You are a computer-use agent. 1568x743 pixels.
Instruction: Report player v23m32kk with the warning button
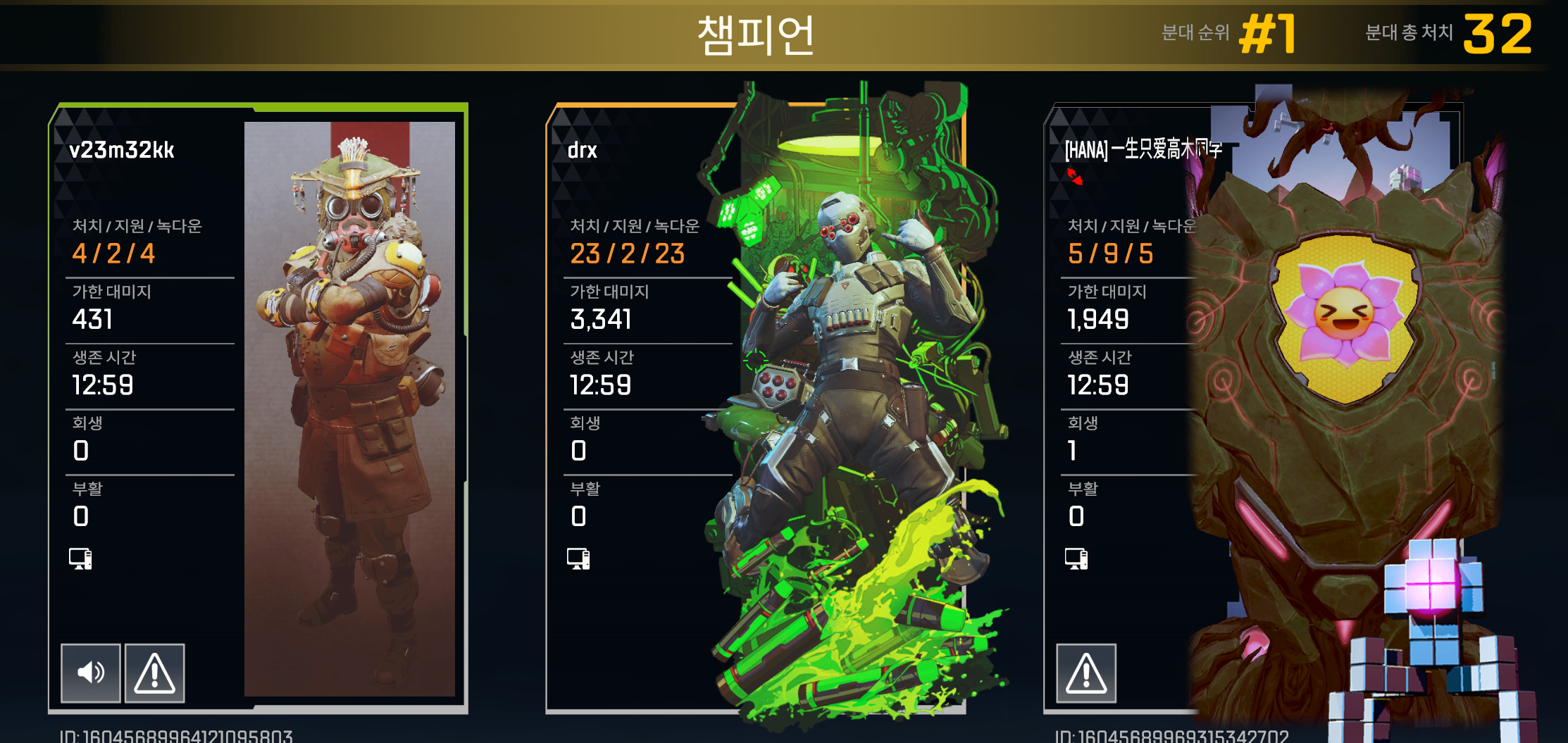tap(154, 673)
